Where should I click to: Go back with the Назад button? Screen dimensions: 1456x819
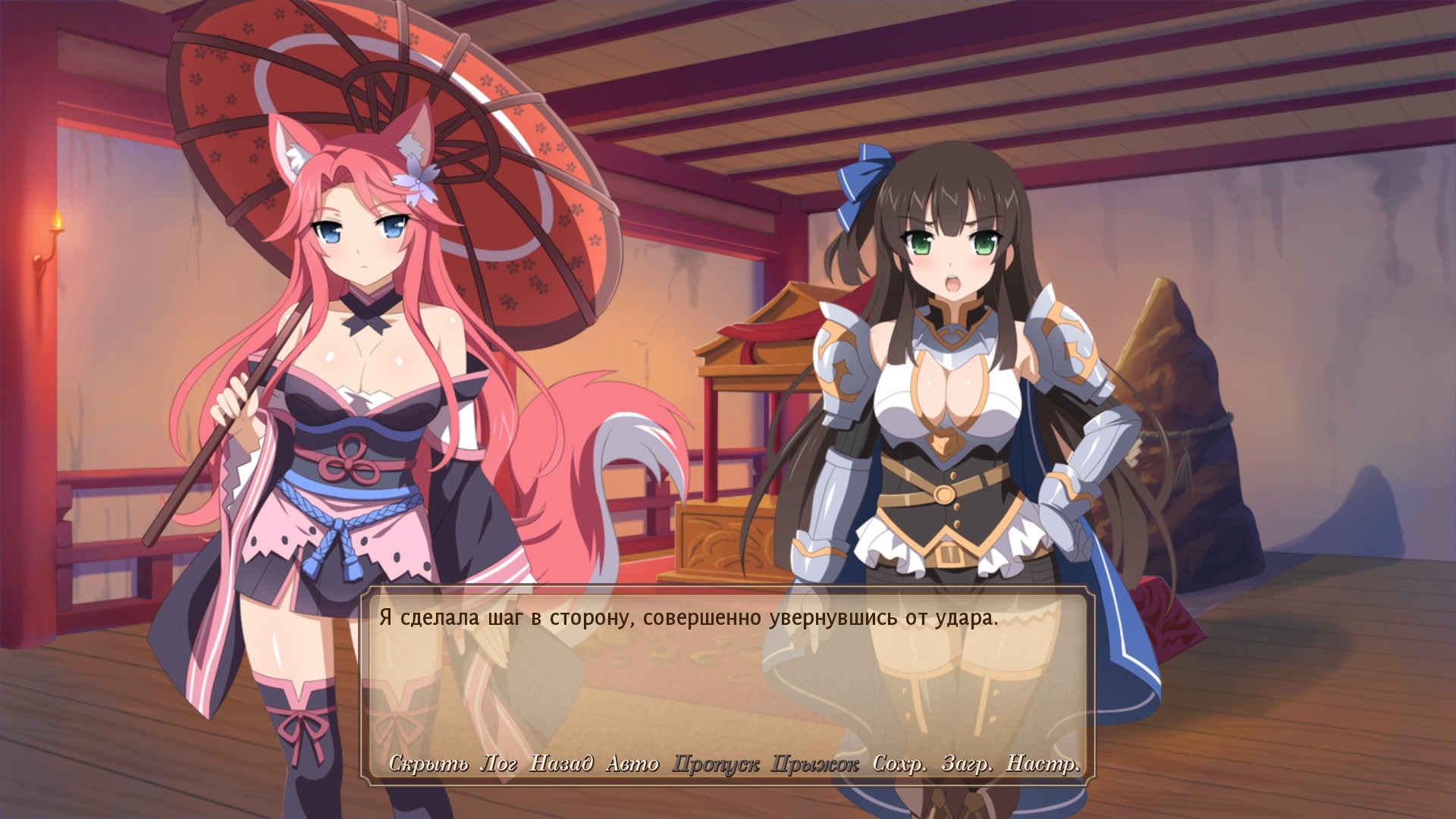click(x=561, y=764)
